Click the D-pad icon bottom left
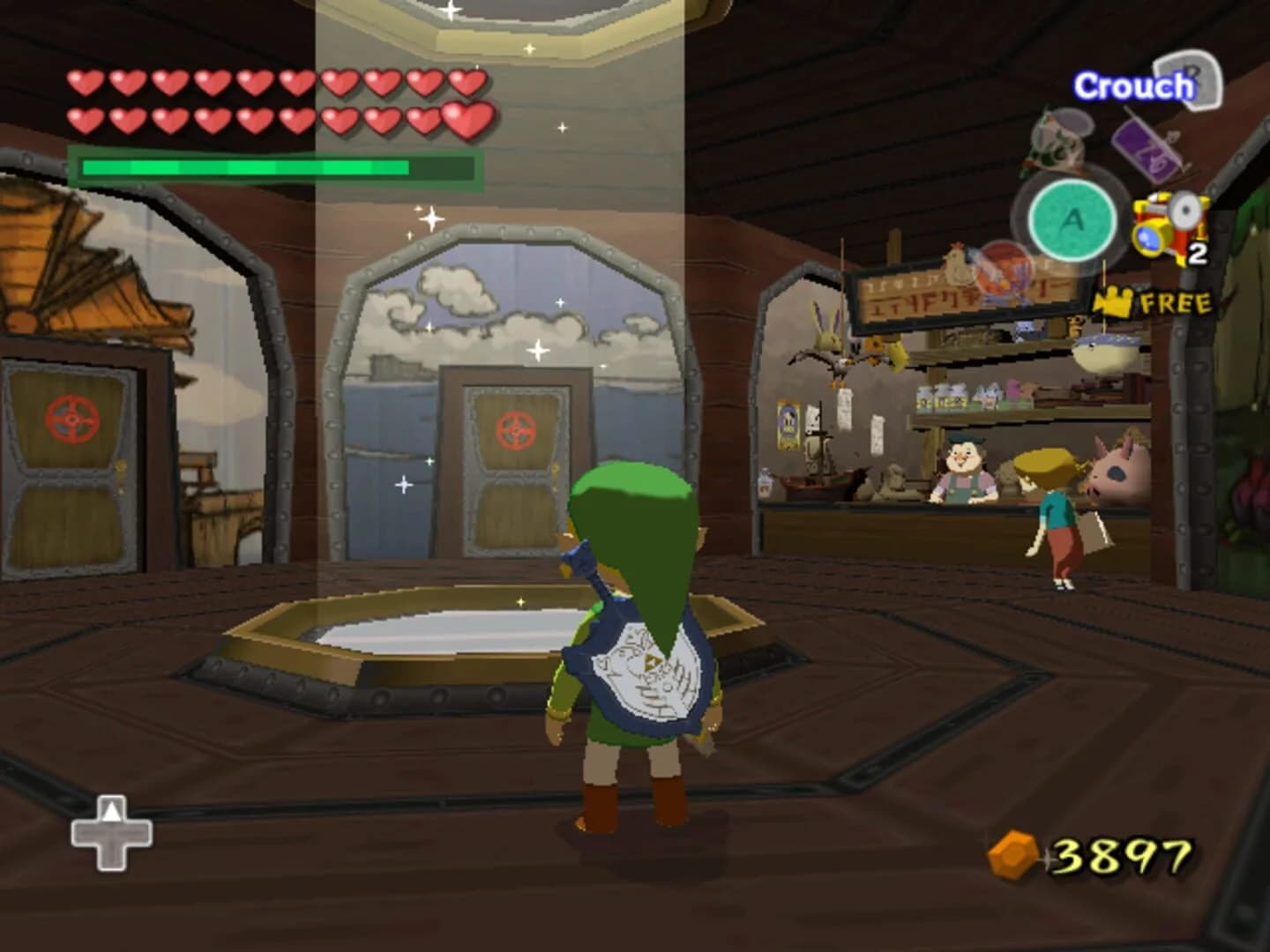The image size is (1270, 952). click(x=111, y=833)
